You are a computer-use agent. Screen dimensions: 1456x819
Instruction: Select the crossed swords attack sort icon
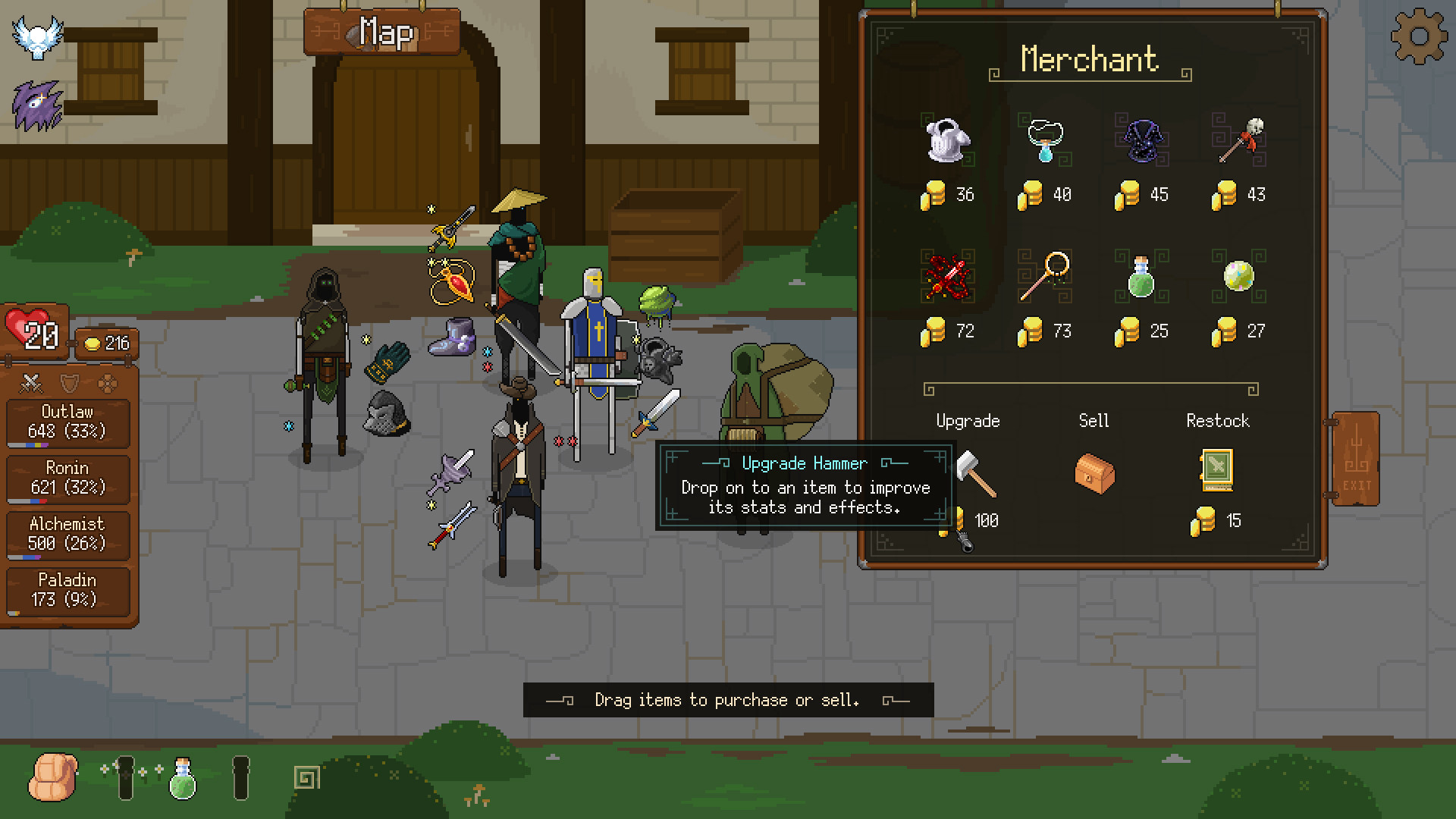point(31,384)
